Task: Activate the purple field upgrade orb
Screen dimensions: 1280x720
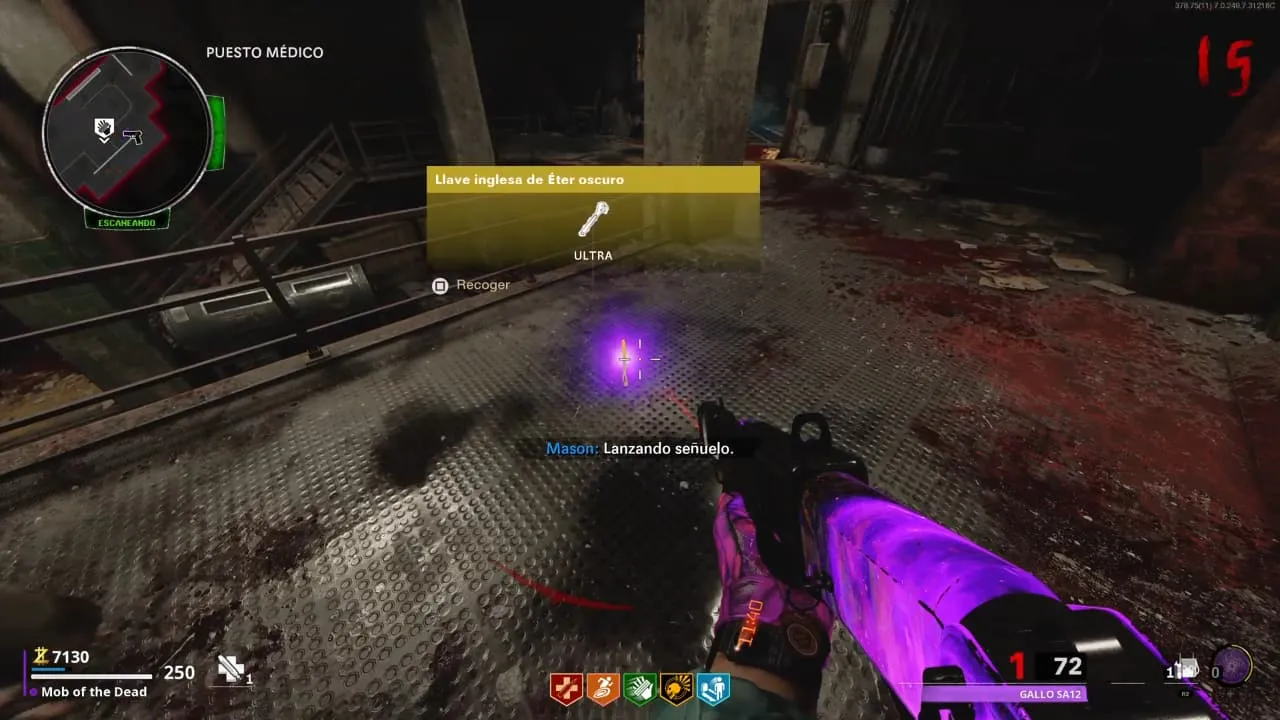Action: (1232, 666)
